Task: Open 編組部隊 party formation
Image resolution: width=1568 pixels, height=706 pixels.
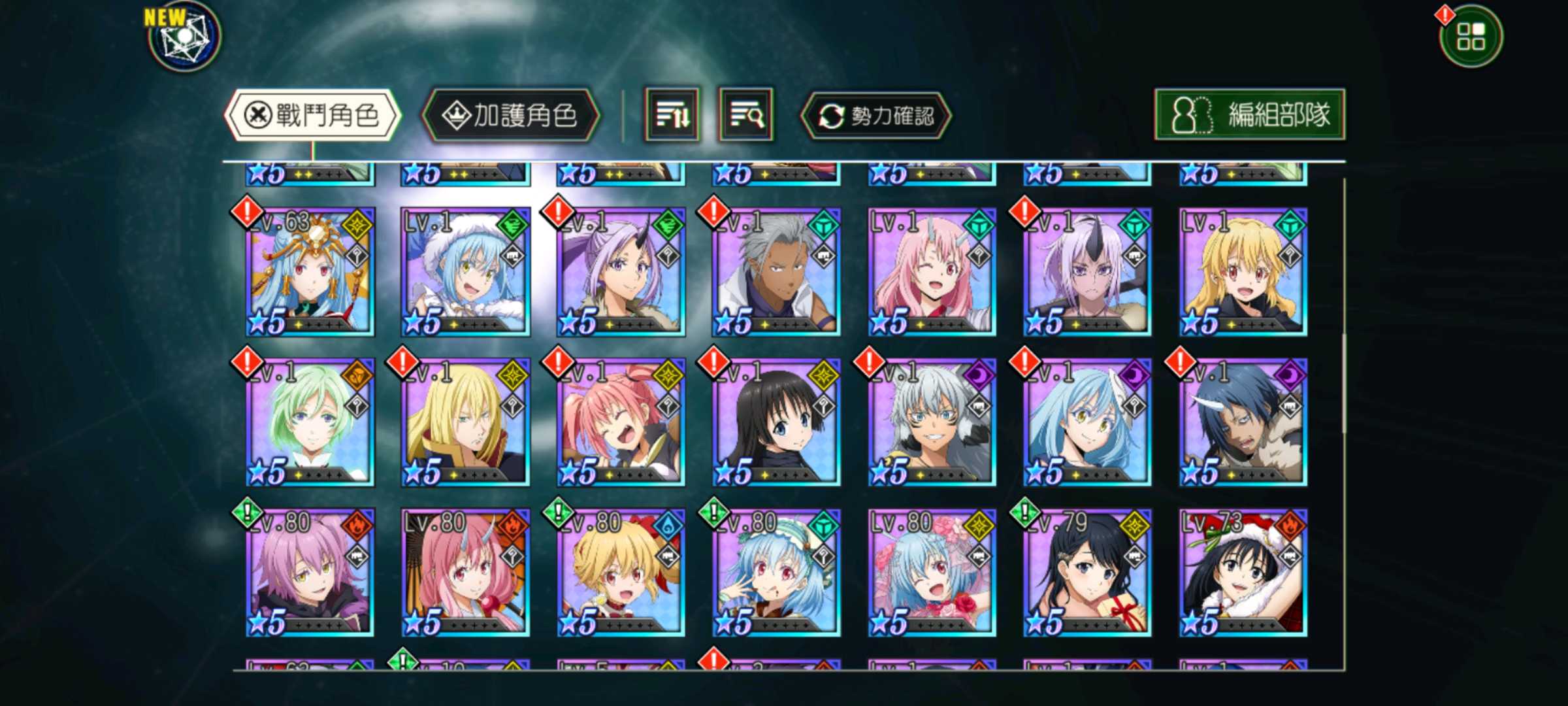Action: (x=1249, y=115)
